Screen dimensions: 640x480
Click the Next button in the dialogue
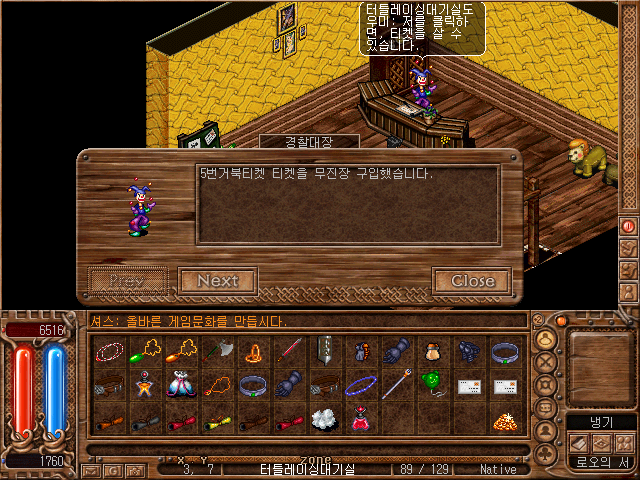[217, 281]
